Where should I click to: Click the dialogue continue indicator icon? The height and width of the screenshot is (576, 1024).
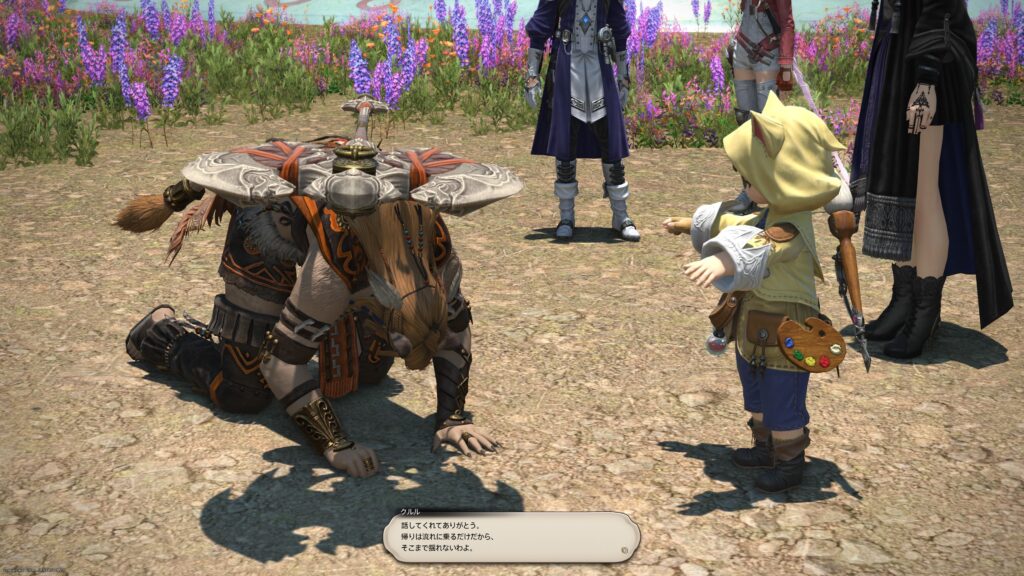[625, 549]
